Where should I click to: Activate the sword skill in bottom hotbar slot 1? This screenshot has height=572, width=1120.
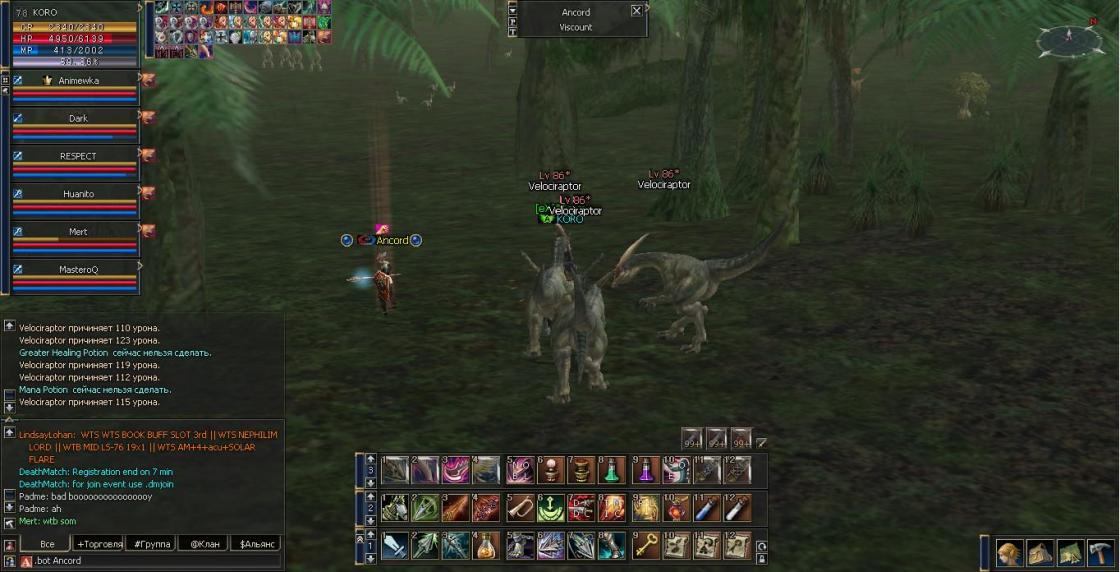394,545
